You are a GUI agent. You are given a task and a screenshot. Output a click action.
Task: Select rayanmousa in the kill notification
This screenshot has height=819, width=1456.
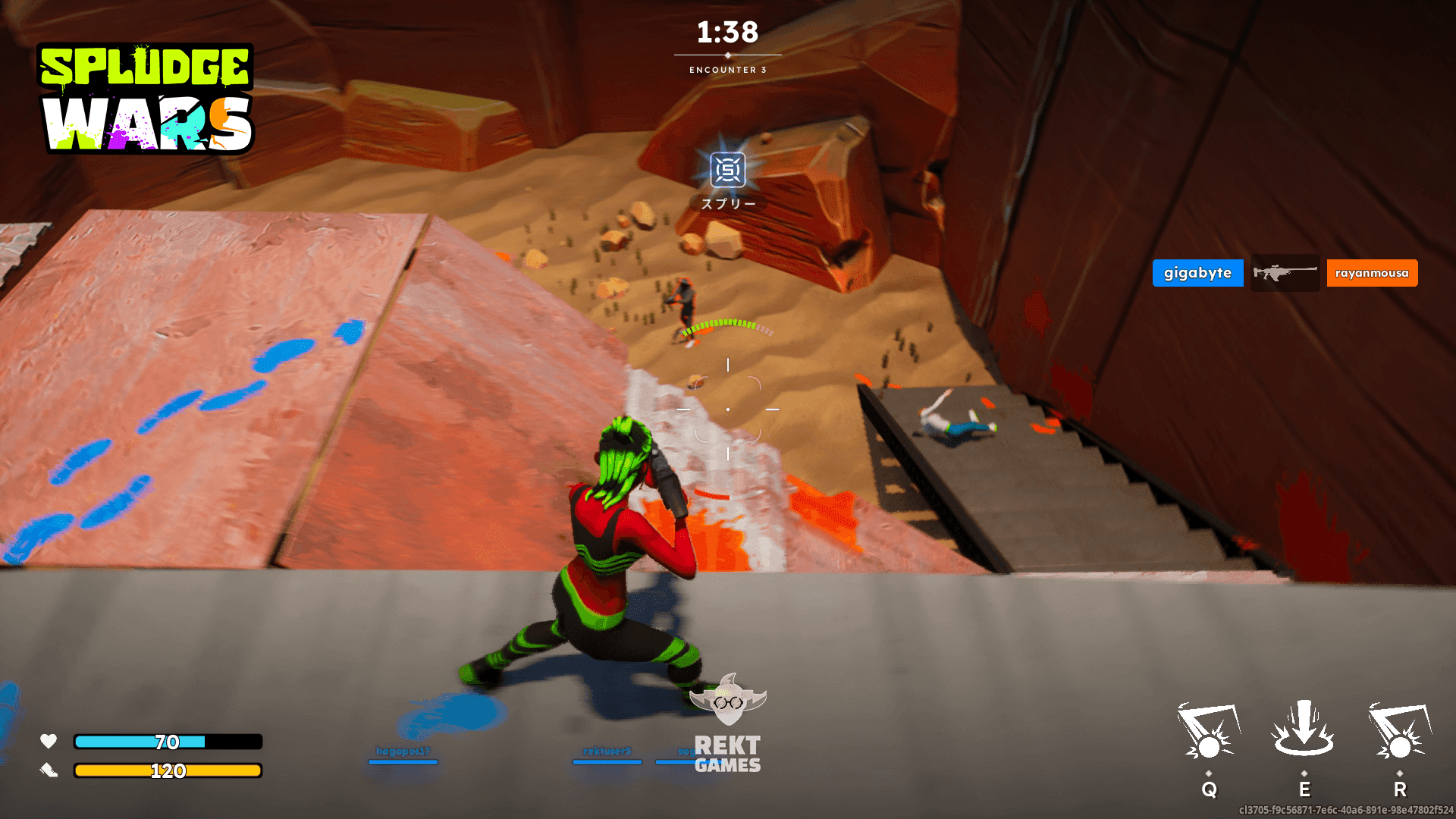(1371, 272)
